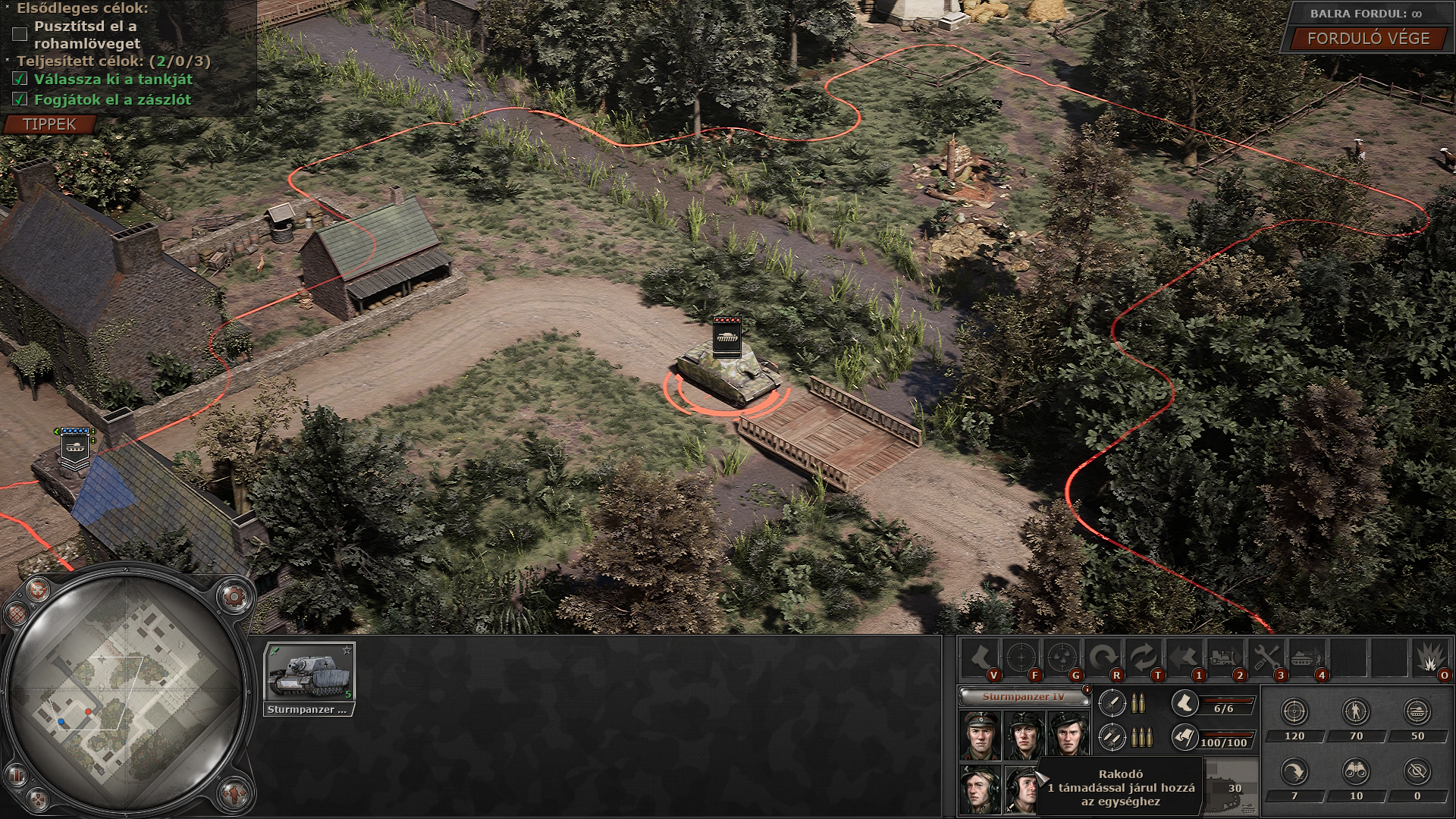Select the bulldozer ability
The image size is (1456, 819).
coord(1225,657)
